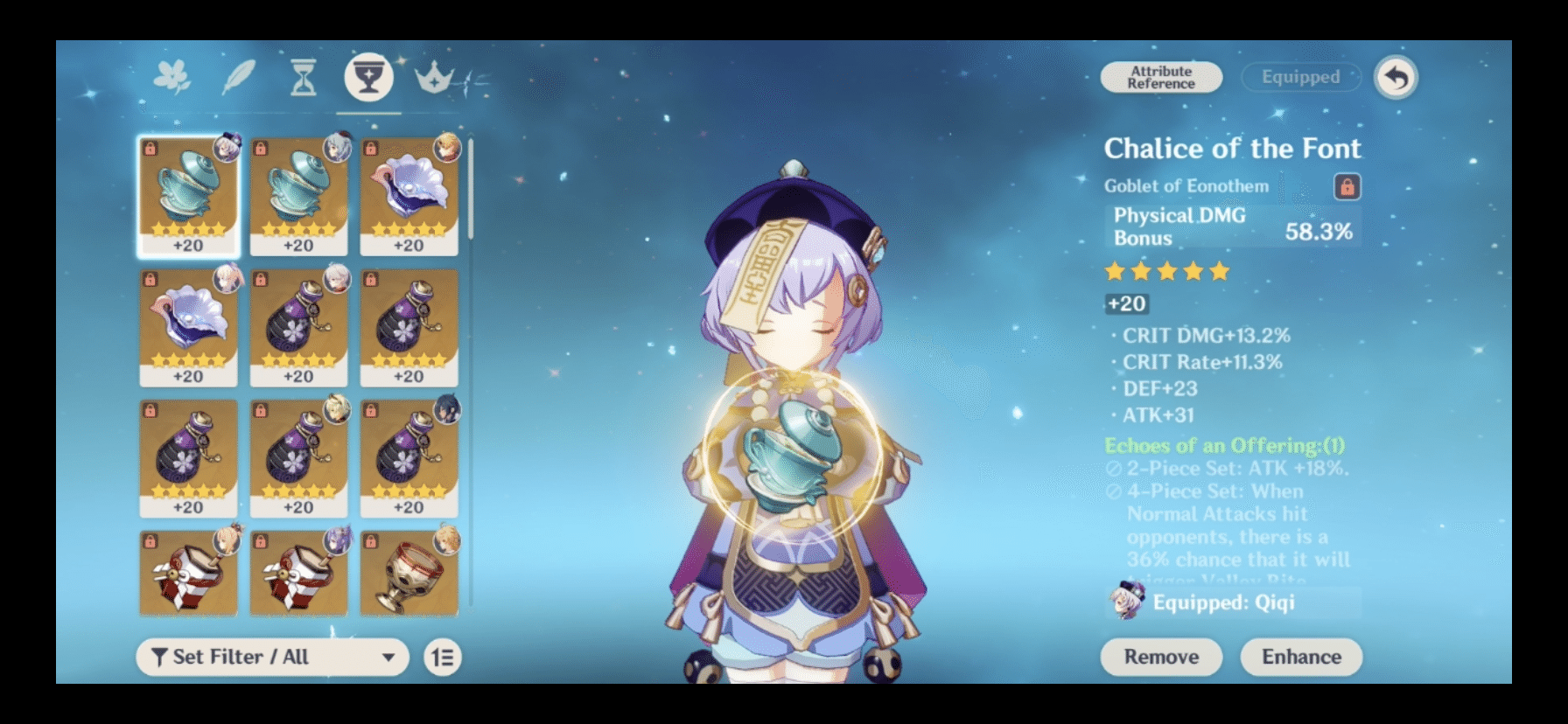Open the Attribute Reference panel
The image size is (1568, 724).
point(1159,77)
